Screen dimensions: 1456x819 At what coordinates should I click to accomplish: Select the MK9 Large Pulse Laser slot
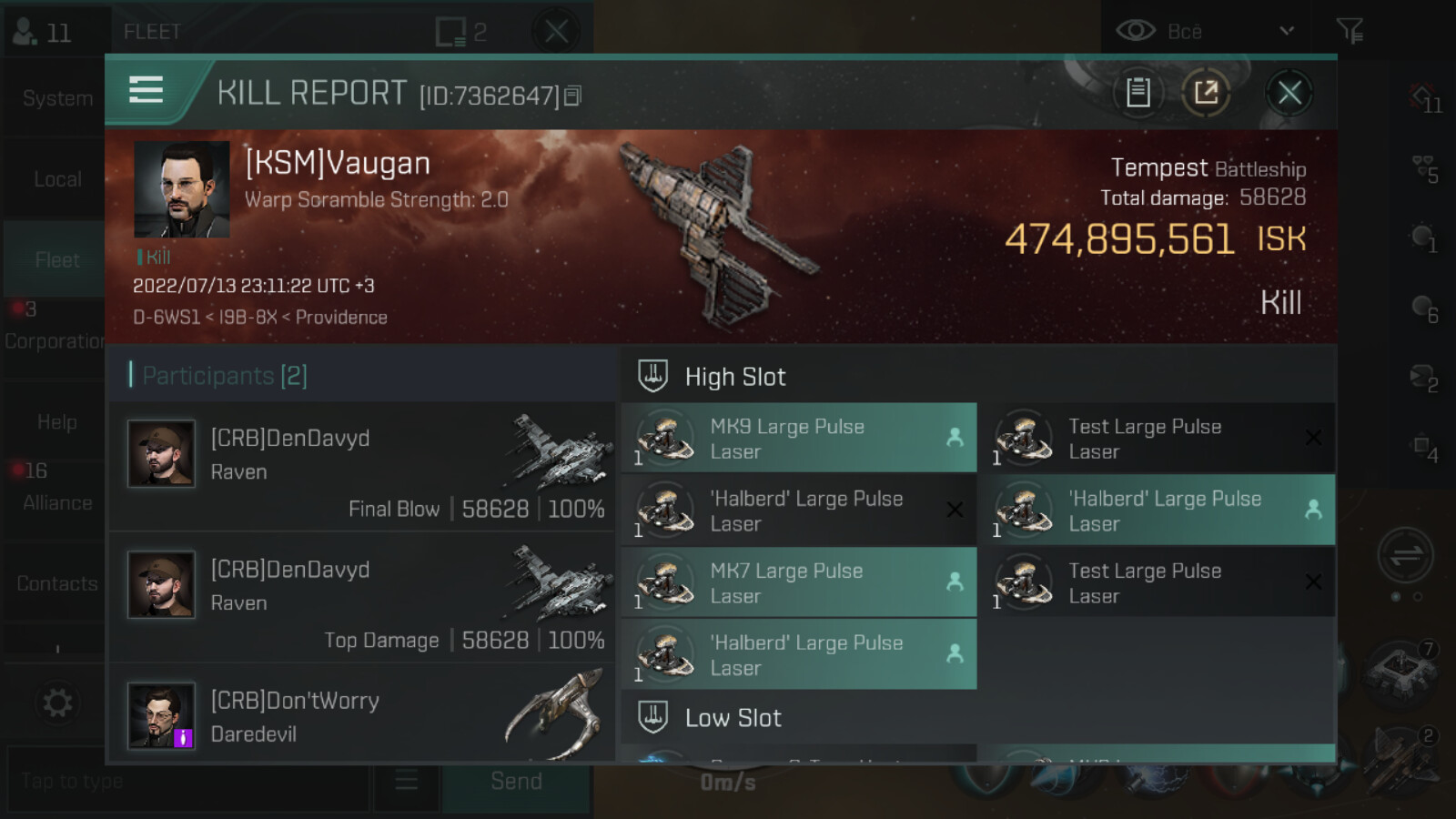coord(799,439)
